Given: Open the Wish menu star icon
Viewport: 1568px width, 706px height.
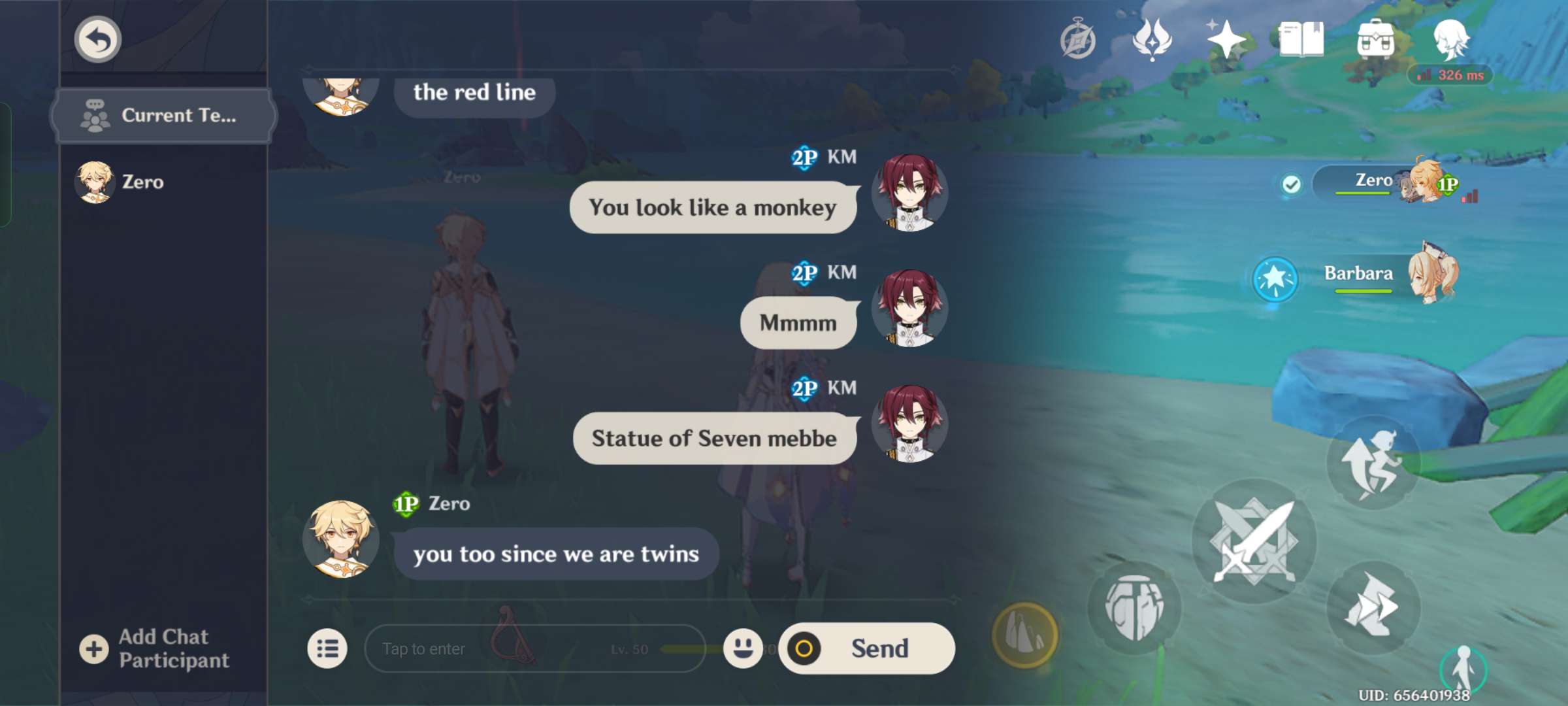Looking at the screenshot, I should coord(1226,39).
